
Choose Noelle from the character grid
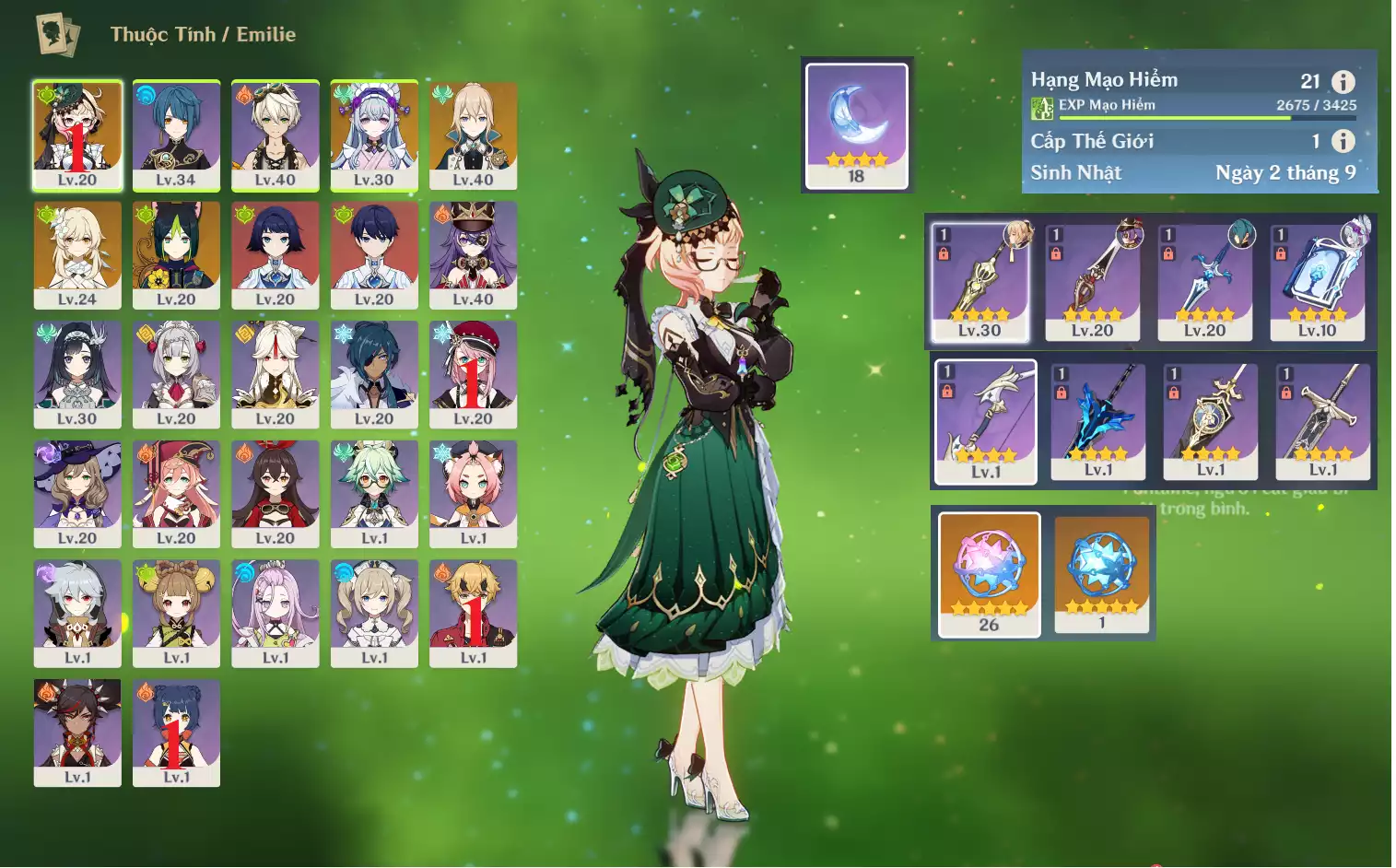coord(176,374)
